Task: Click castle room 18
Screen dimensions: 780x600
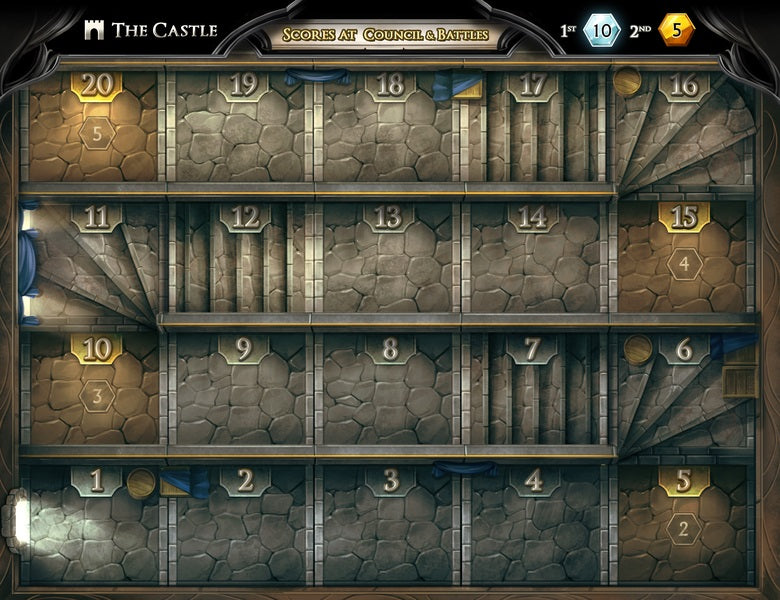Action: pyautogui.click(x=389, y=128)
